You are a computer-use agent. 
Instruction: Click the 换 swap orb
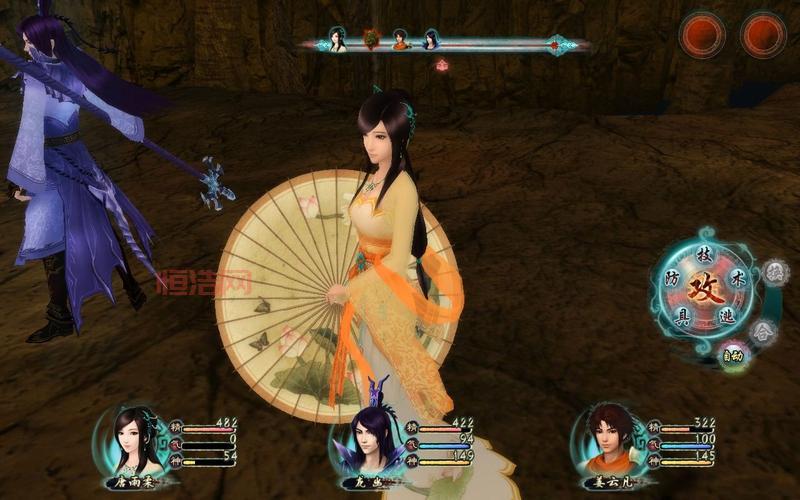775,272
